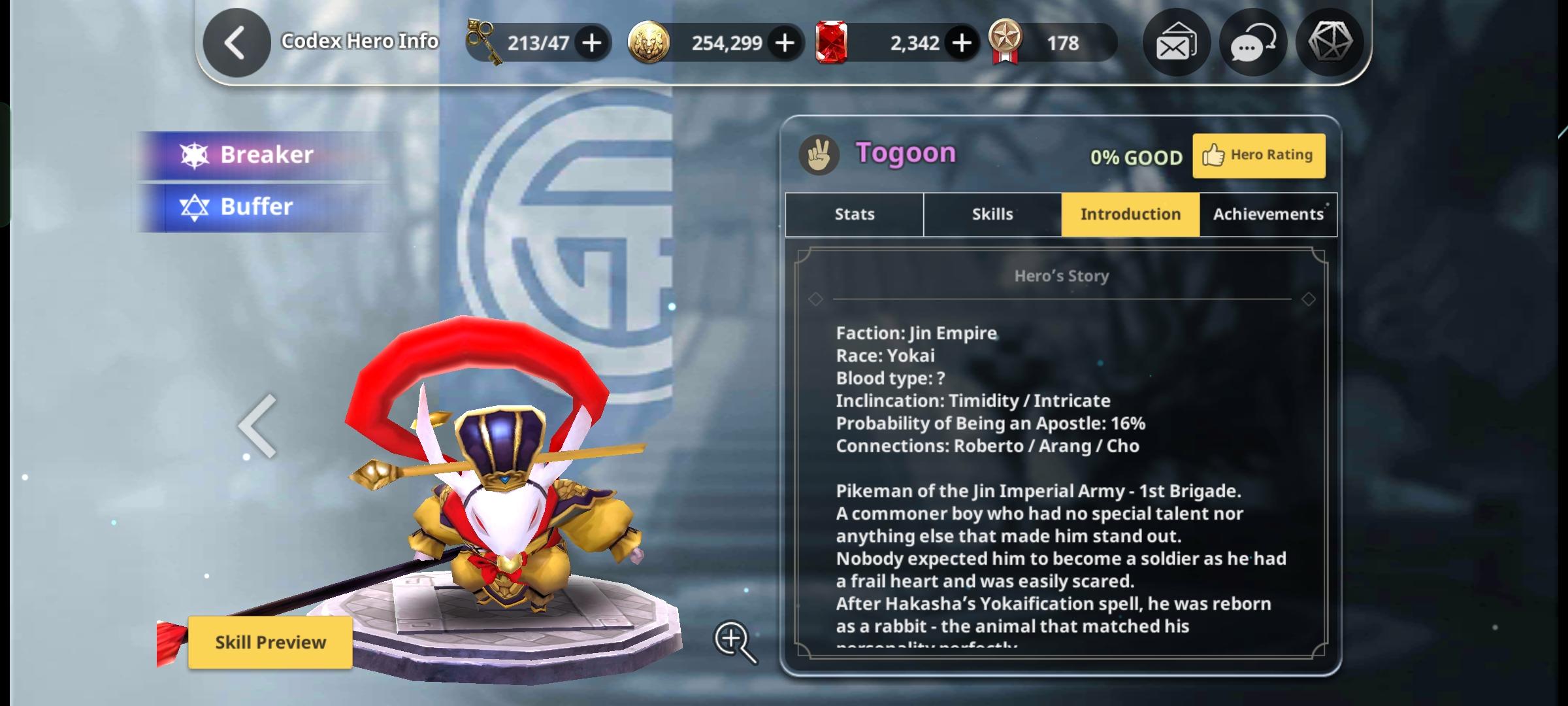
Task: Click the left arrow to view previous hero model
Action: pos(257,425)
